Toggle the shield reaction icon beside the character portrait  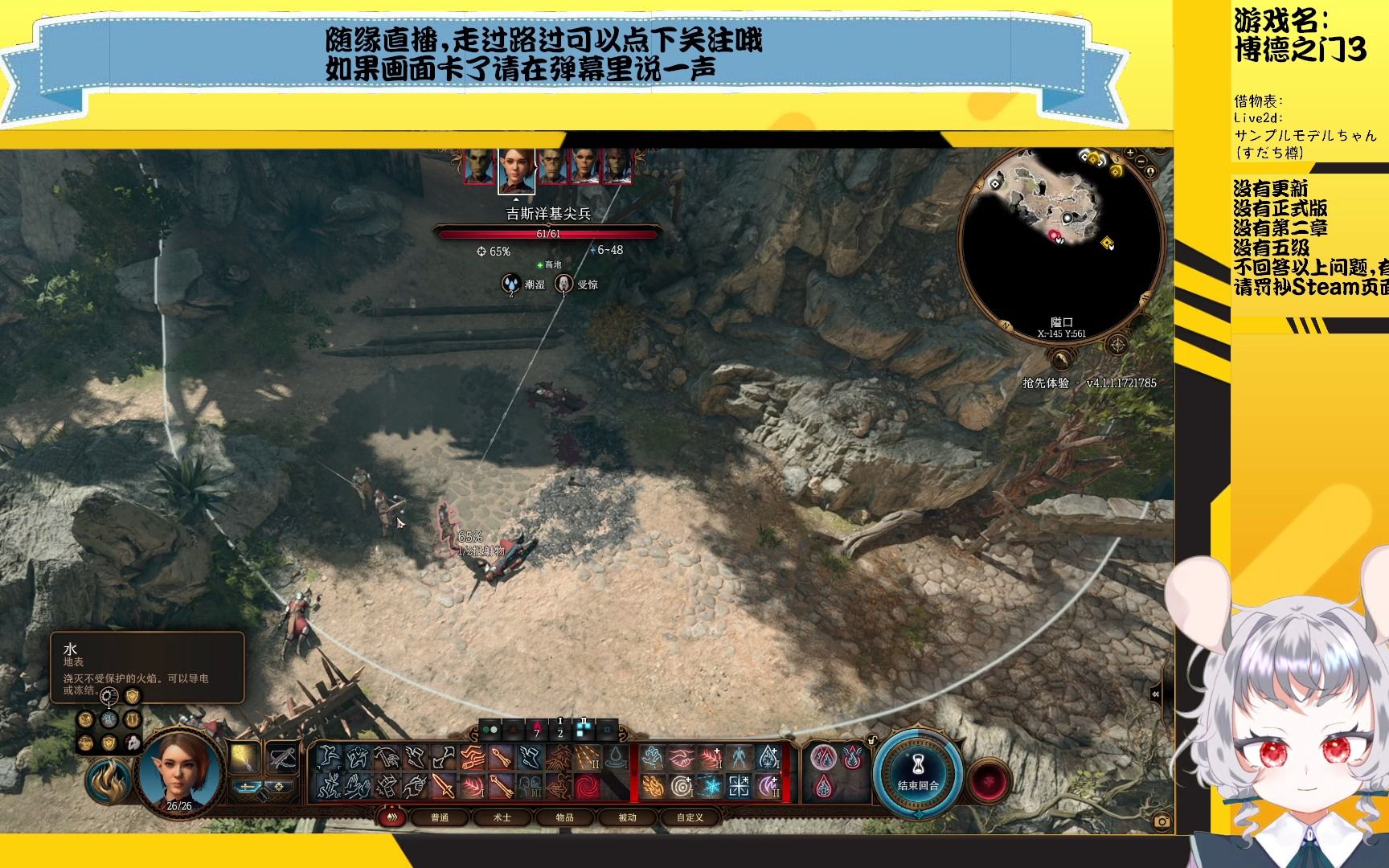coord(109,742)
